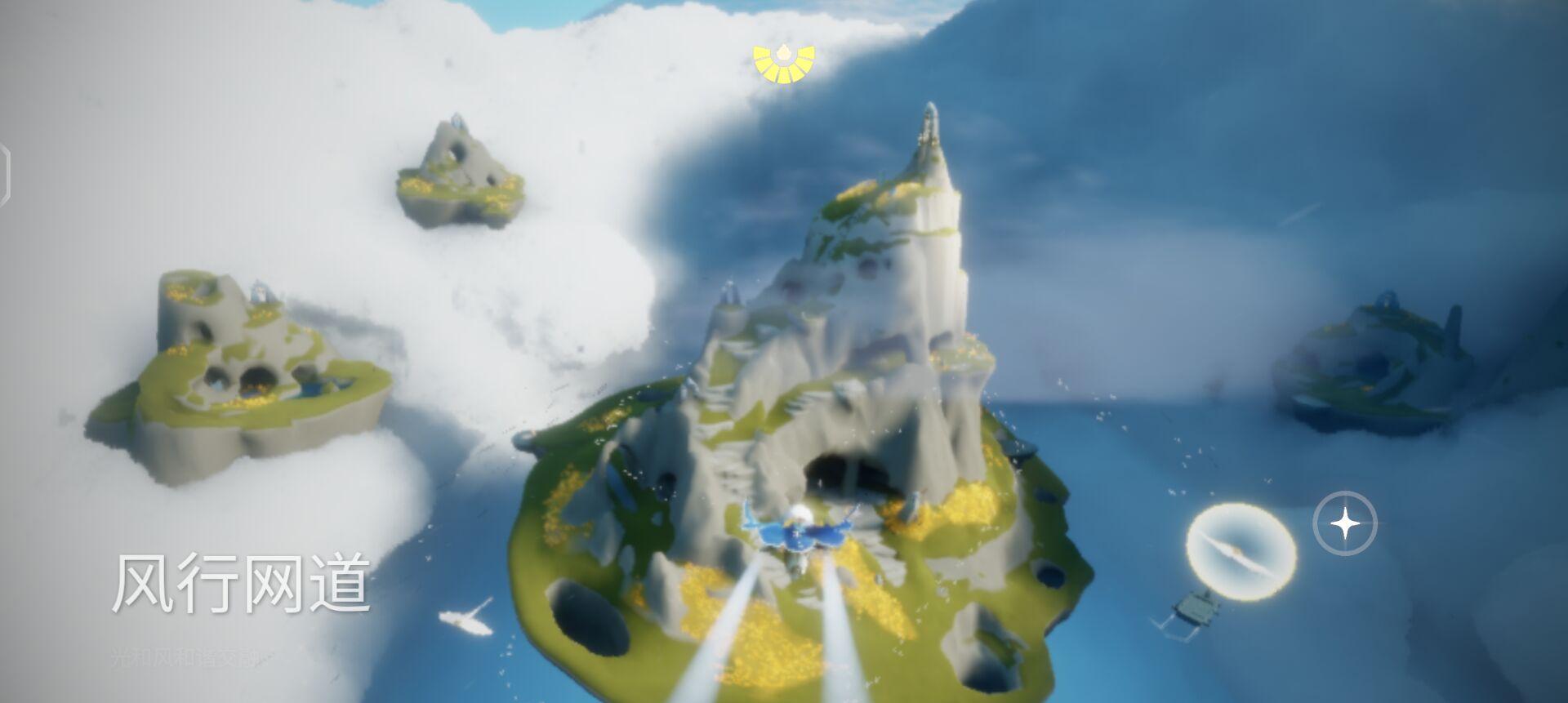The width and height of the screenshot is (1568, 703).
Task: Activate the glowing circular flight button
Action: coord(1241,553)
